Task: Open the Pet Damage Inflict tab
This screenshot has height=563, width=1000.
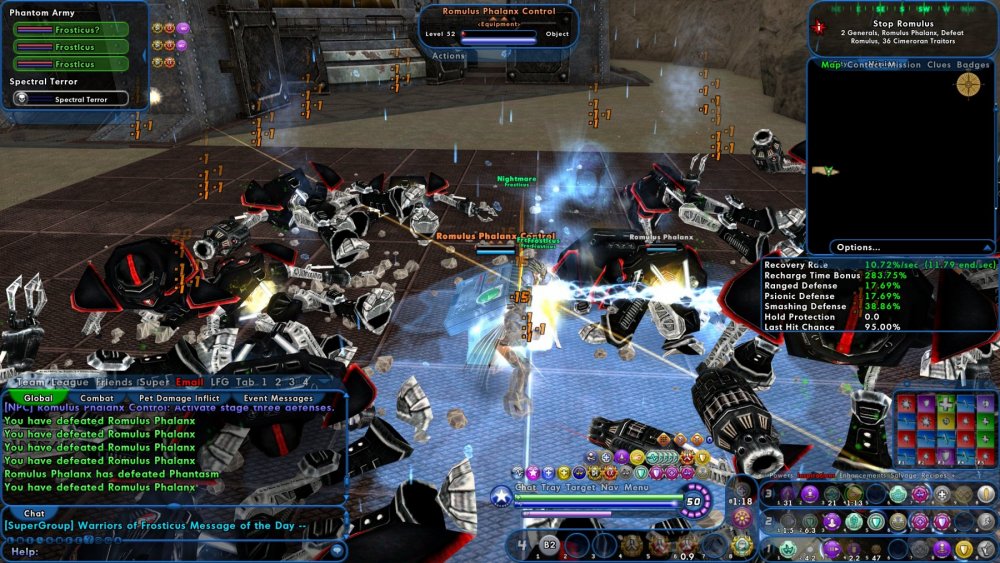Action: (x=178, y=398)
